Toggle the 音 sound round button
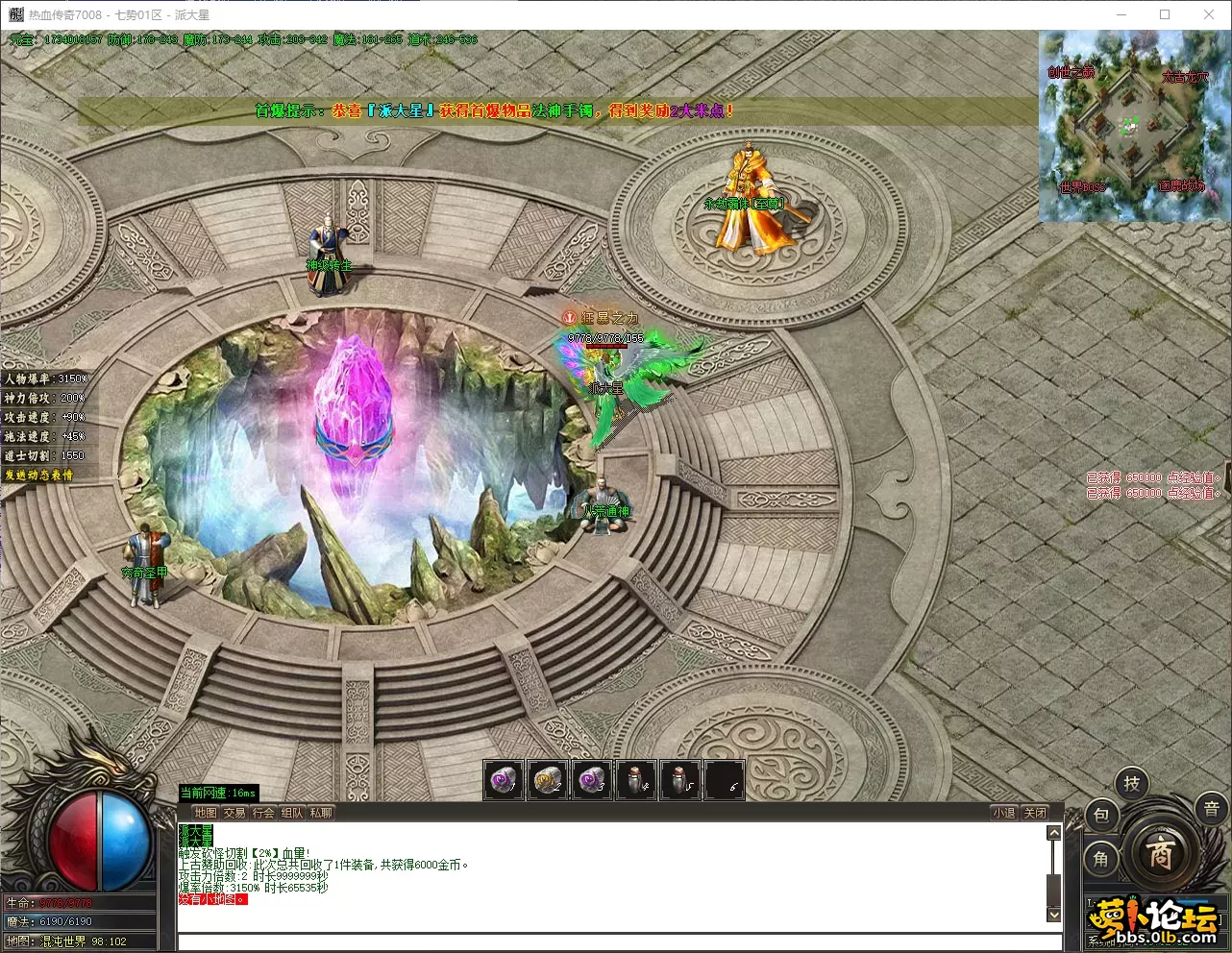 coord(1212,809)
